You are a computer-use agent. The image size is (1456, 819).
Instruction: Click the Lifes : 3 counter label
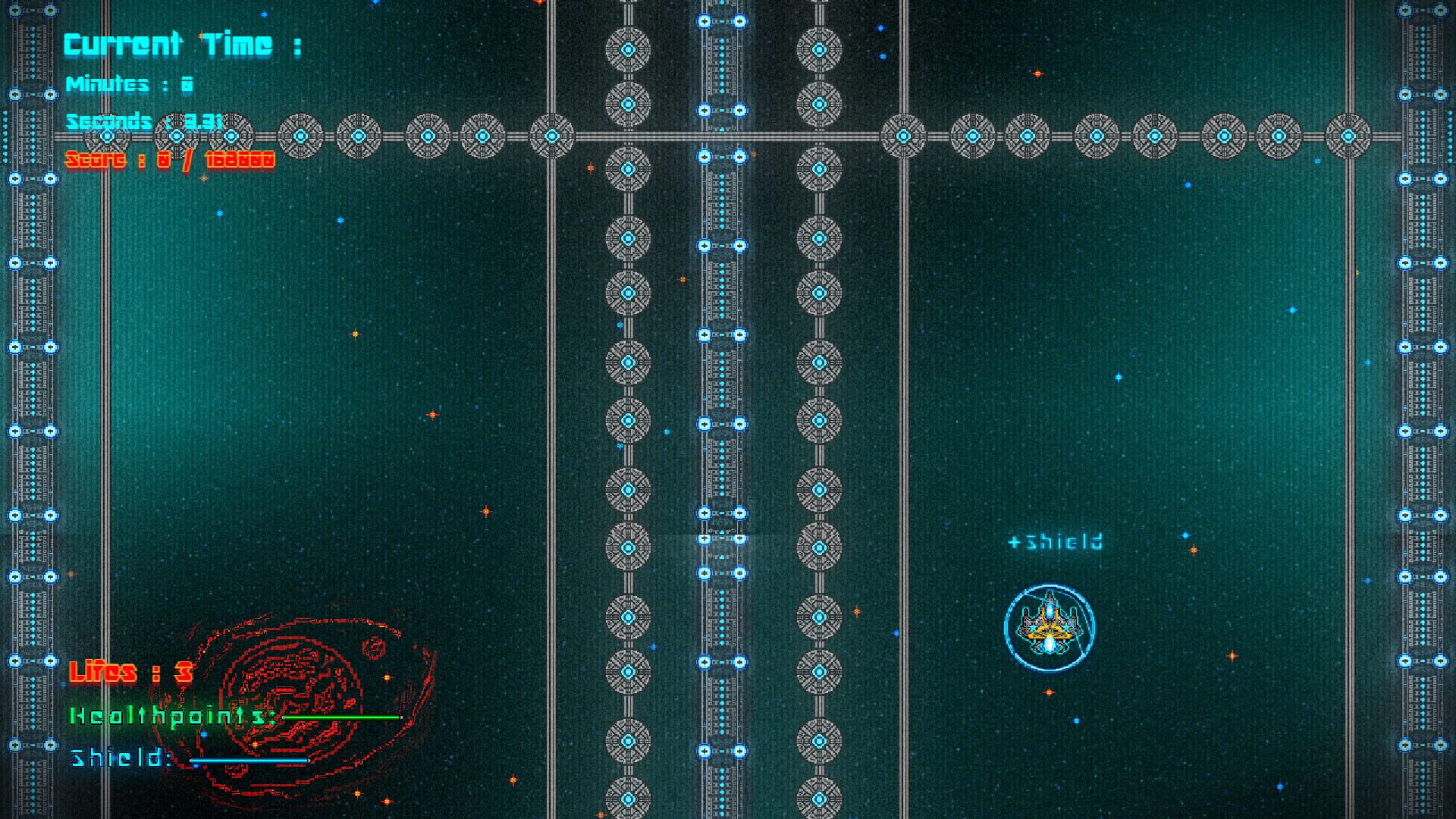coord(130,672)
